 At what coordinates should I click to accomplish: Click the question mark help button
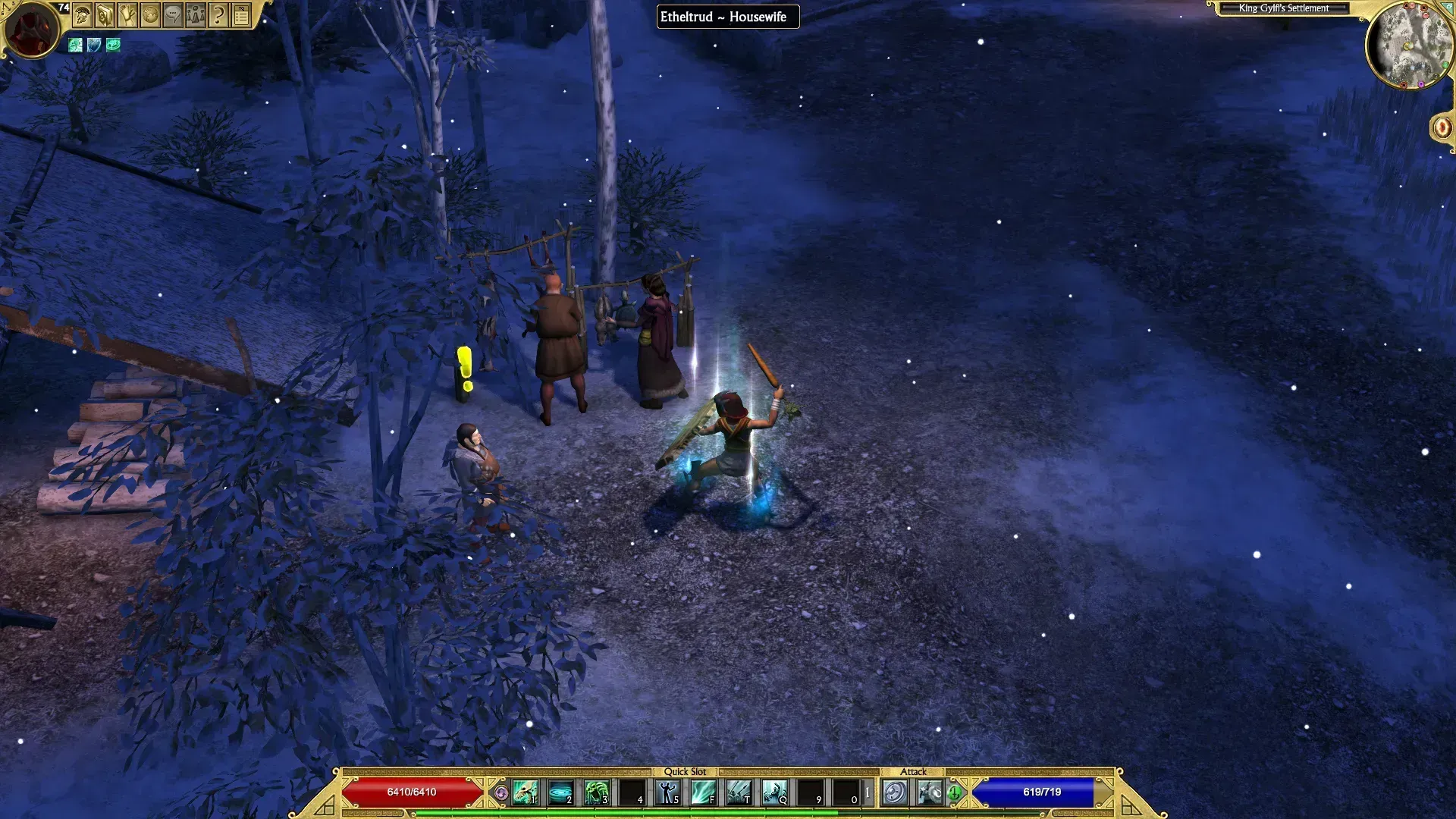pyautogui.click(x=218, y=14)
